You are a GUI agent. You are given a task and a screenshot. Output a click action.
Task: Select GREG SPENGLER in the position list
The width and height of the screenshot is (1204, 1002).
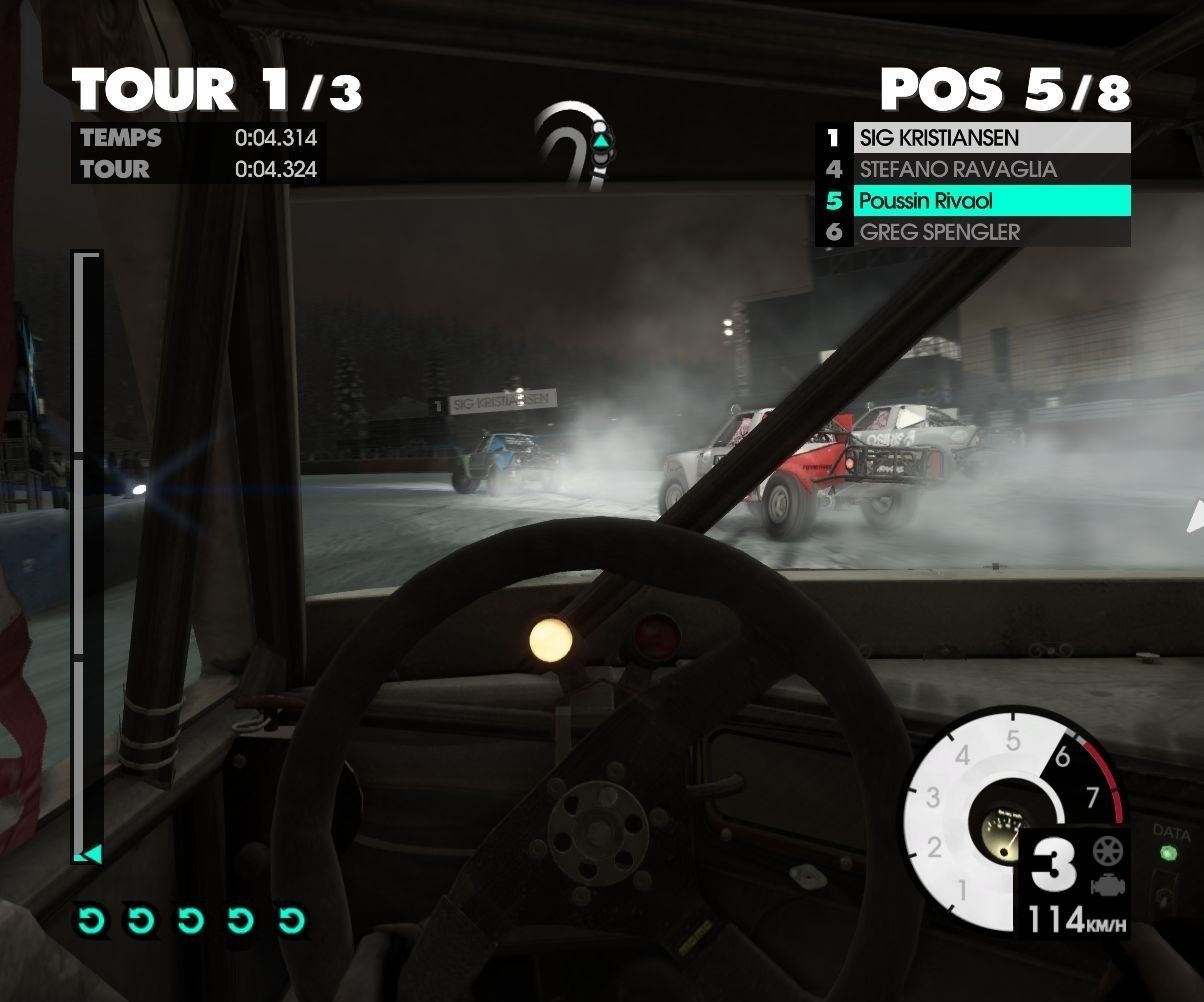[990, 233]
